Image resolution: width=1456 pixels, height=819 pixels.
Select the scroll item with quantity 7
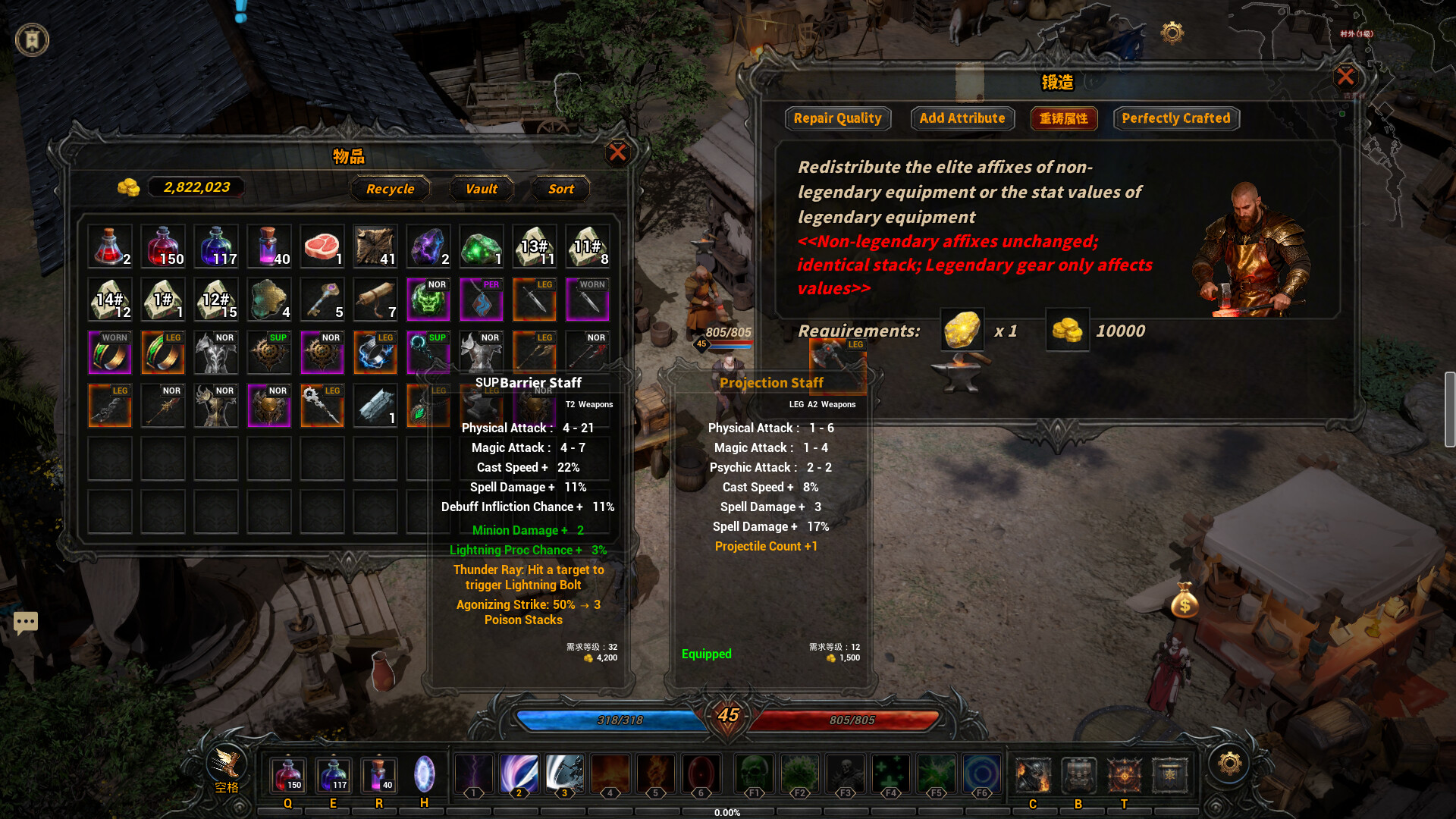tap(375, 299)
